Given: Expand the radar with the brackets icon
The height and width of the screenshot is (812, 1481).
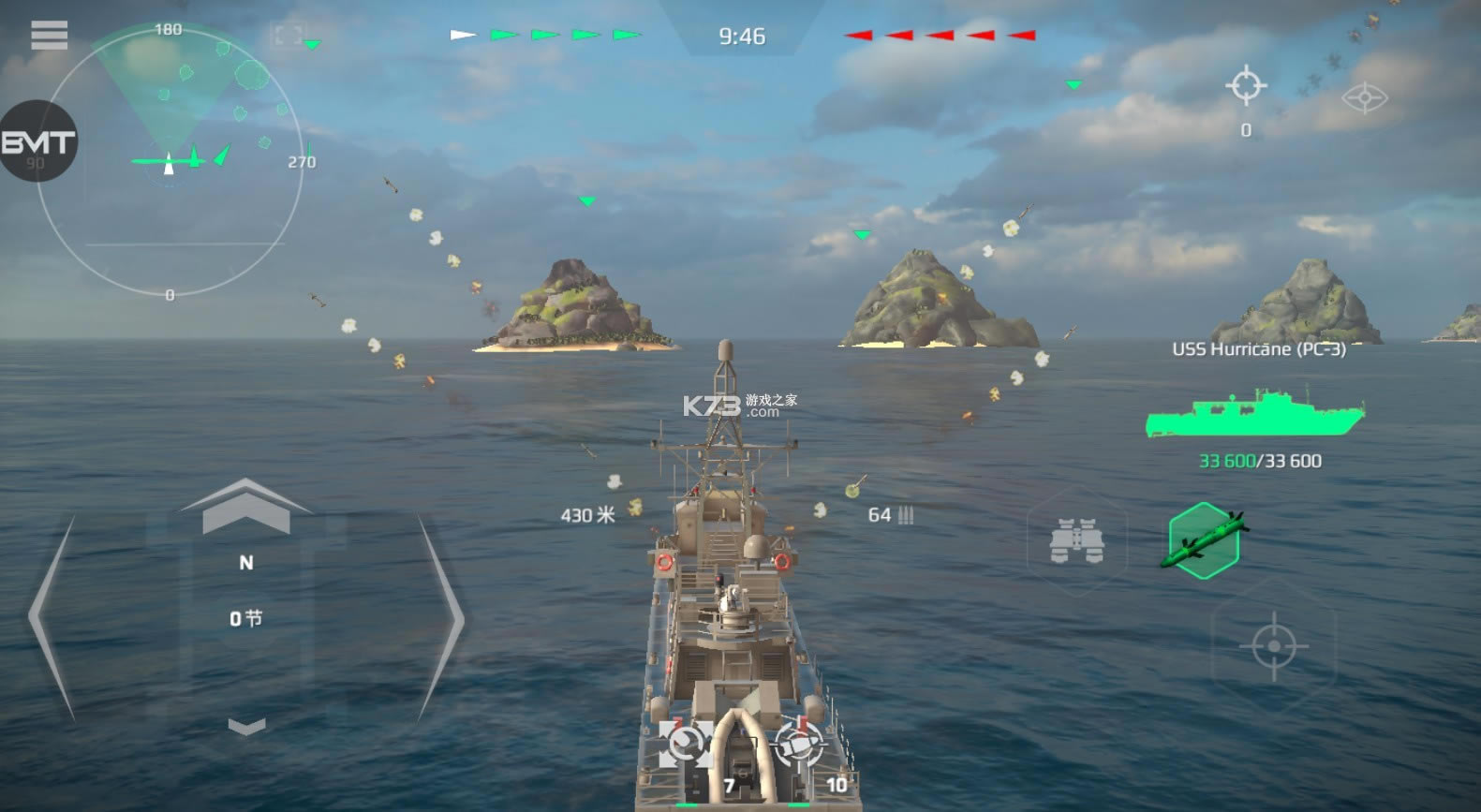Looking at the screenshot, I should [x=287, y=36].
